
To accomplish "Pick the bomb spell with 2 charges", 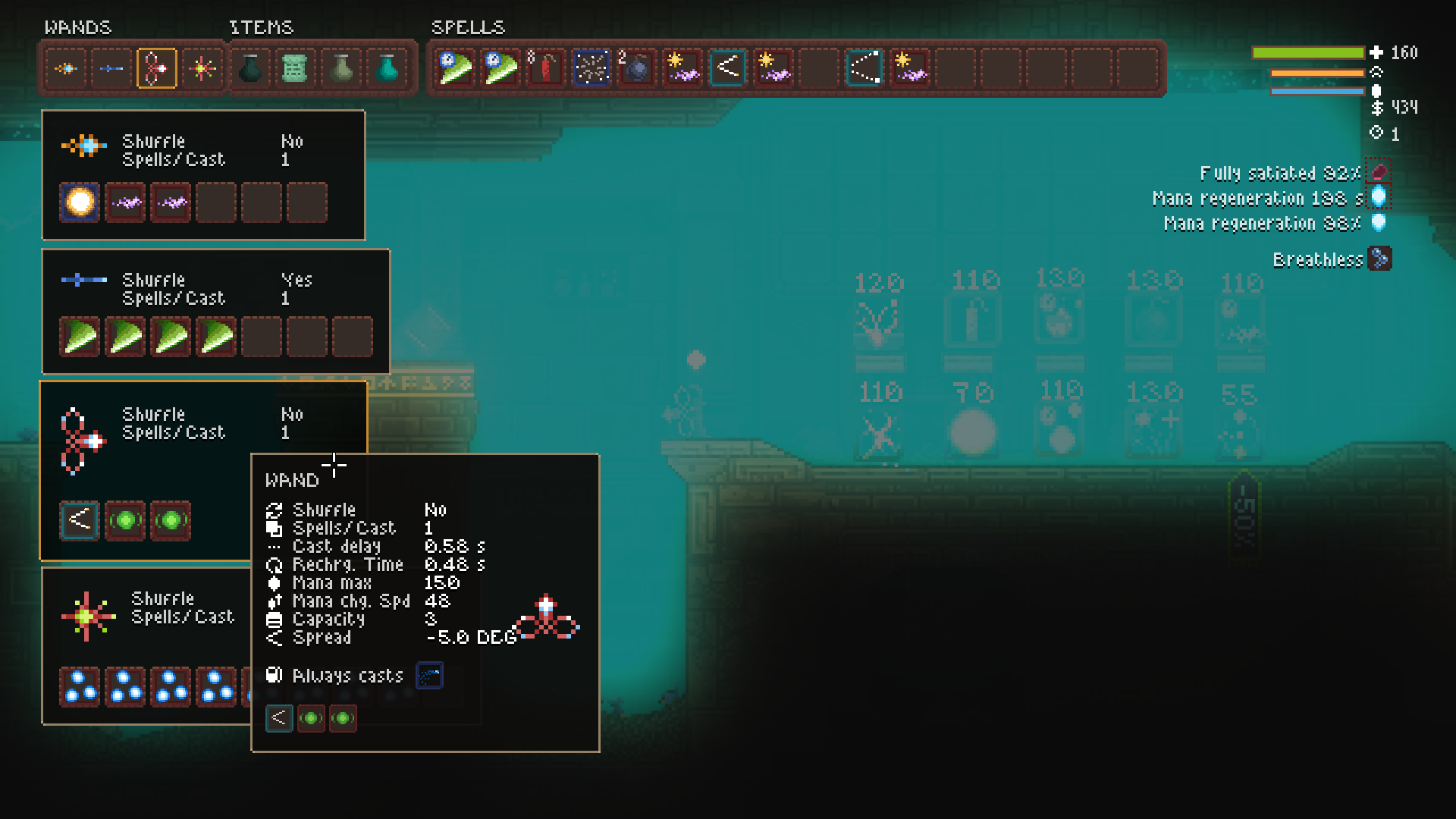I will point(637,69).
